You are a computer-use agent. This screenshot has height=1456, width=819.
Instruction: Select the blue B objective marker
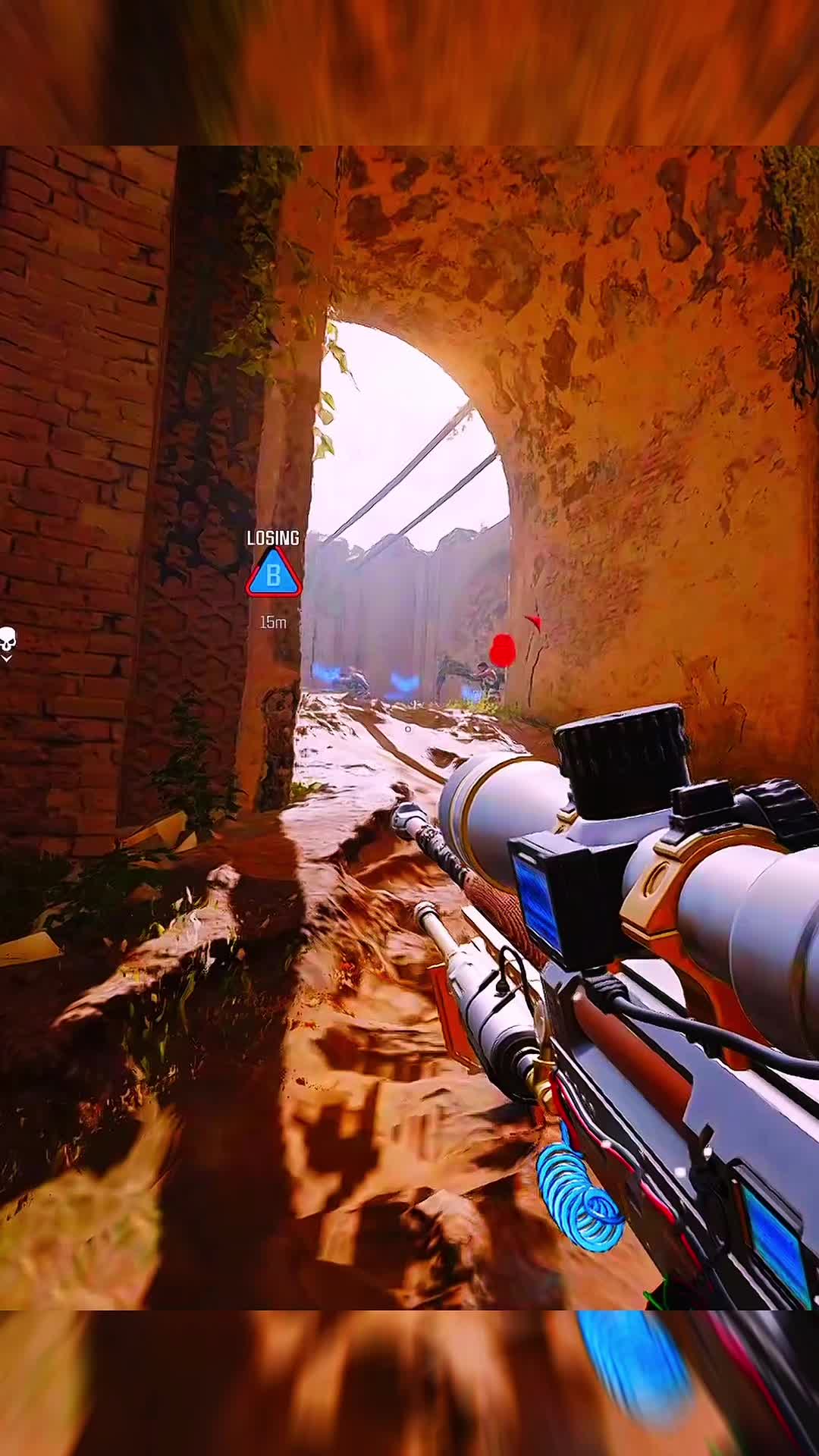tap(274, 575)
